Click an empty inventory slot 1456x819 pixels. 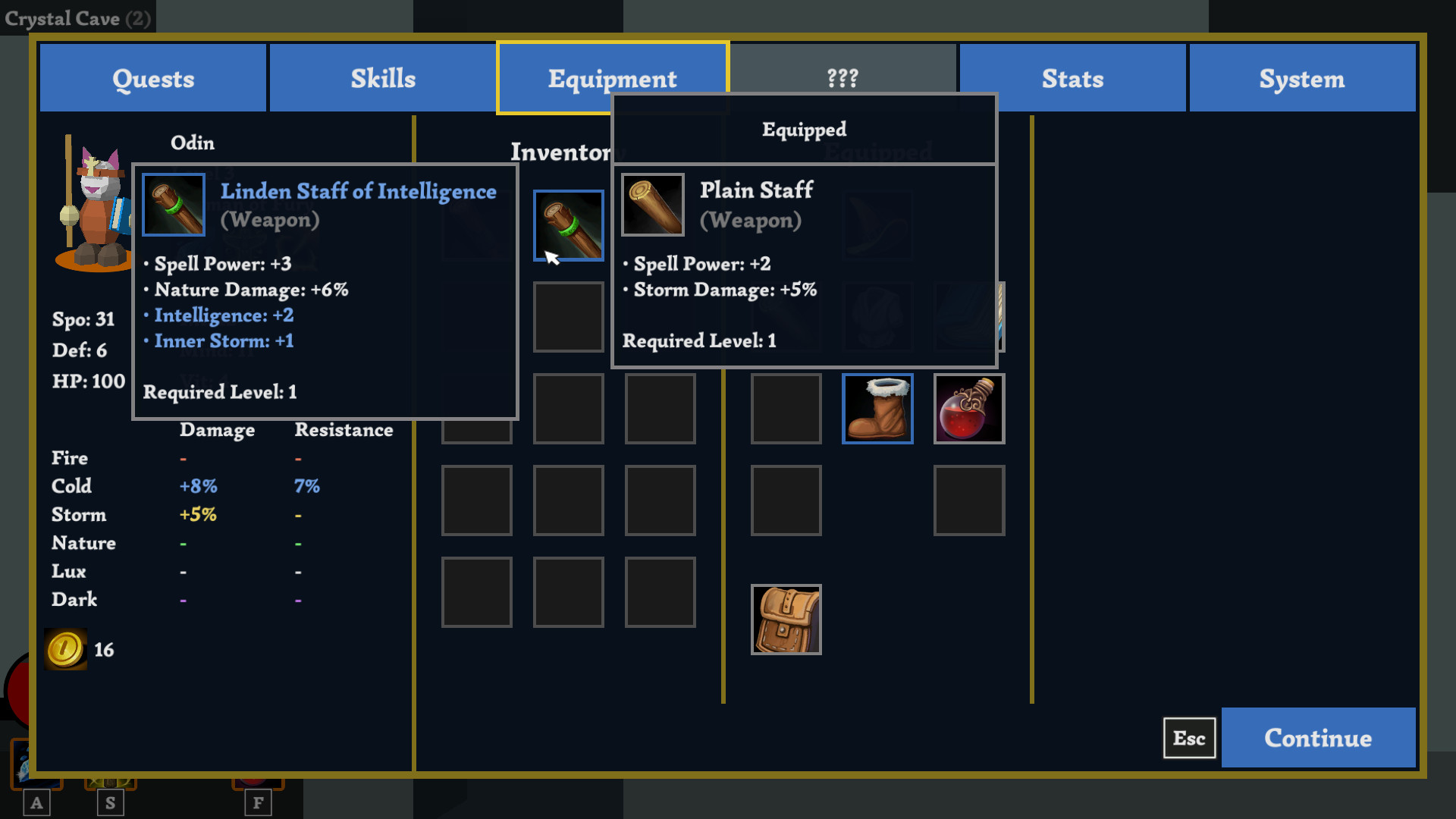(568, 500)
